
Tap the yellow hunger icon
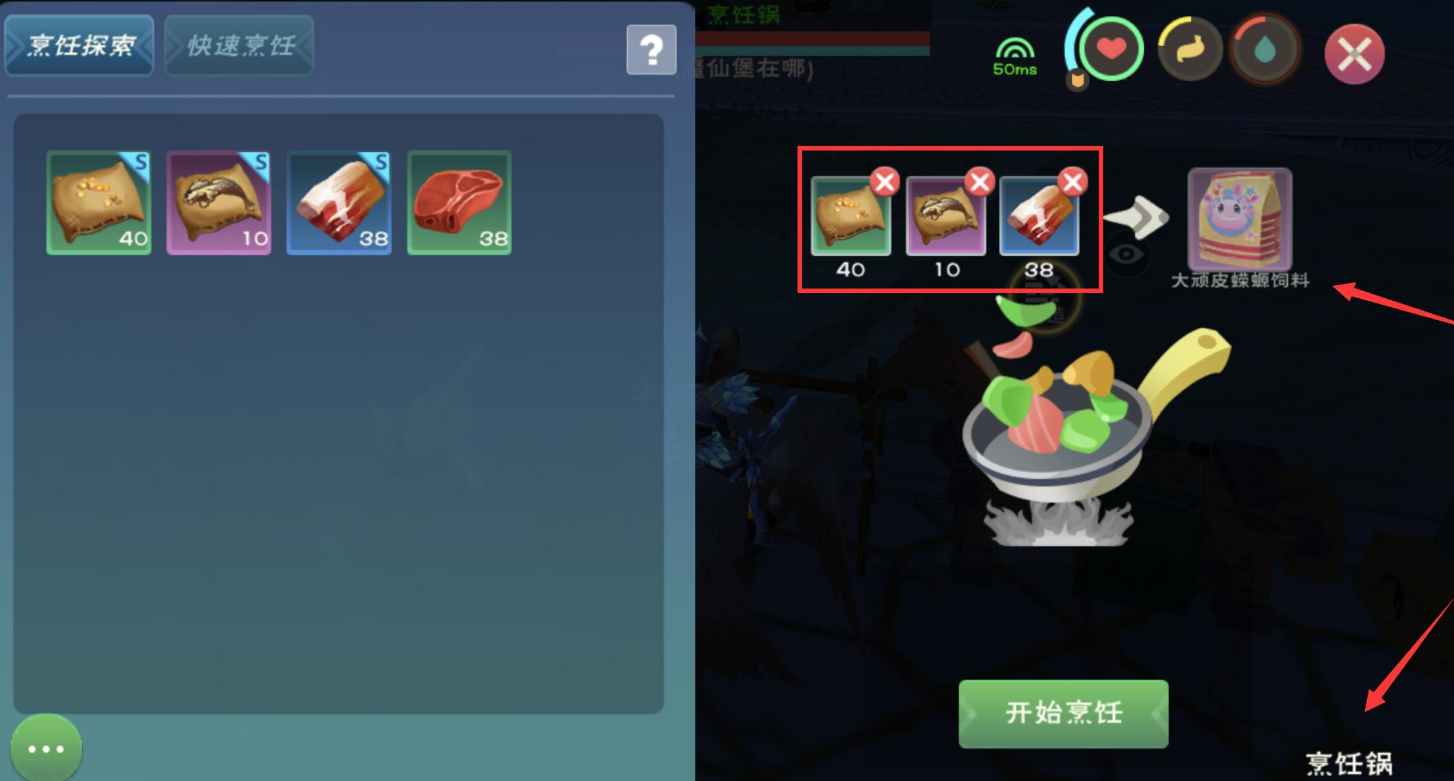click(x=1190, y=49)
